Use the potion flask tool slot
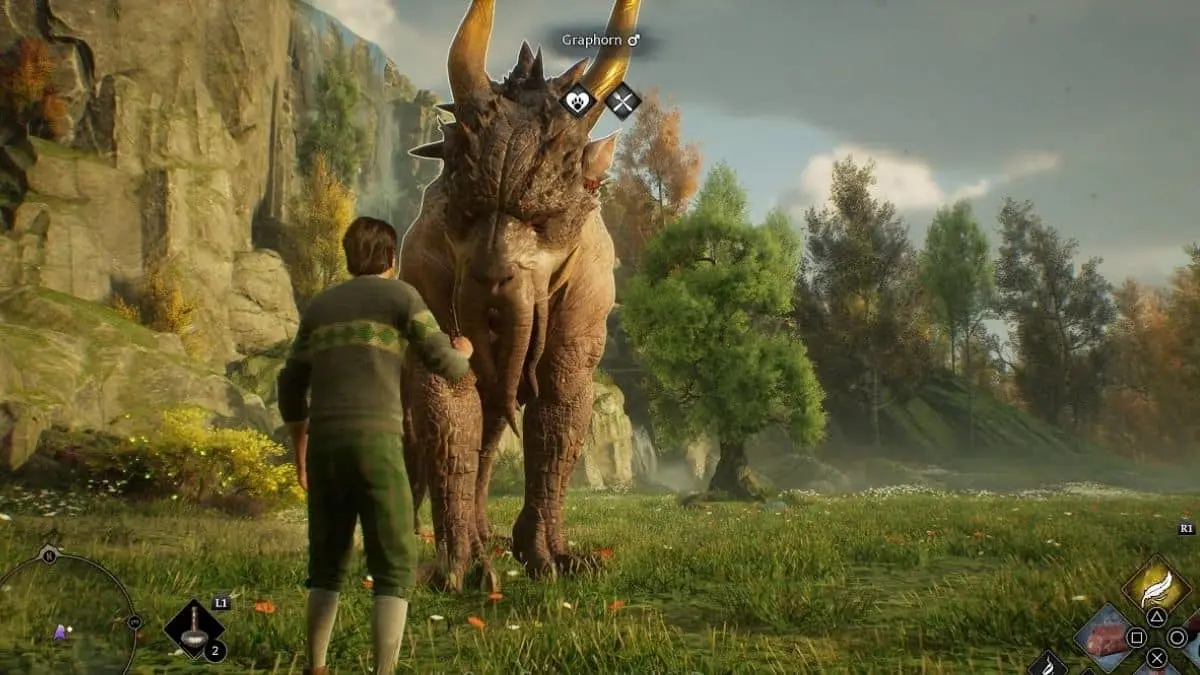The image size is (1200, 675). tap(194, 628)
